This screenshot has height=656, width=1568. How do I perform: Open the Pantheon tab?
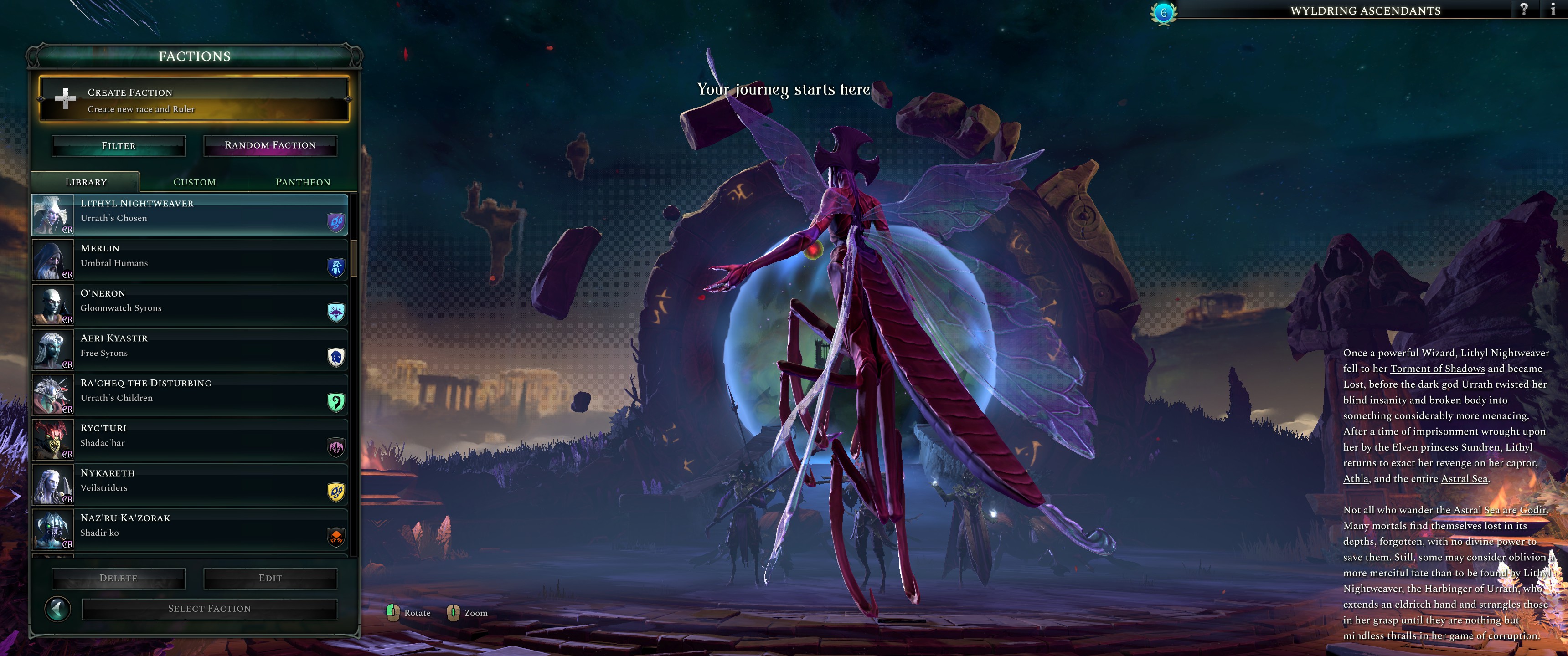point(303,181)
